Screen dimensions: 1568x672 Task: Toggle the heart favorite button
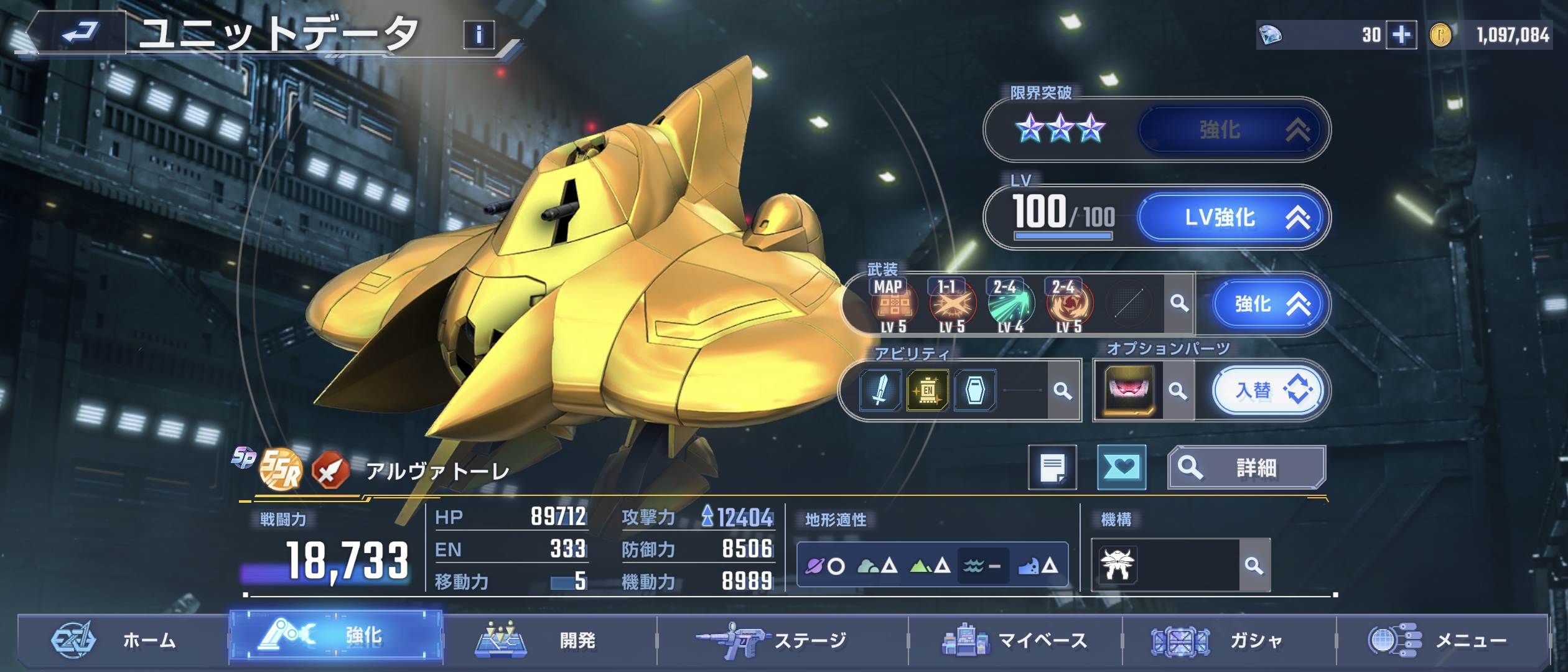(1121, 468)
